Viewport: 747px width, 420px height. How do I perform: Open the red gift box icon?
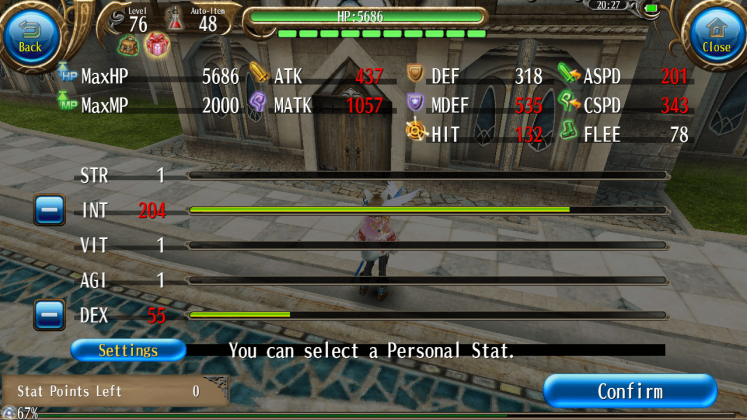point(157,44)
